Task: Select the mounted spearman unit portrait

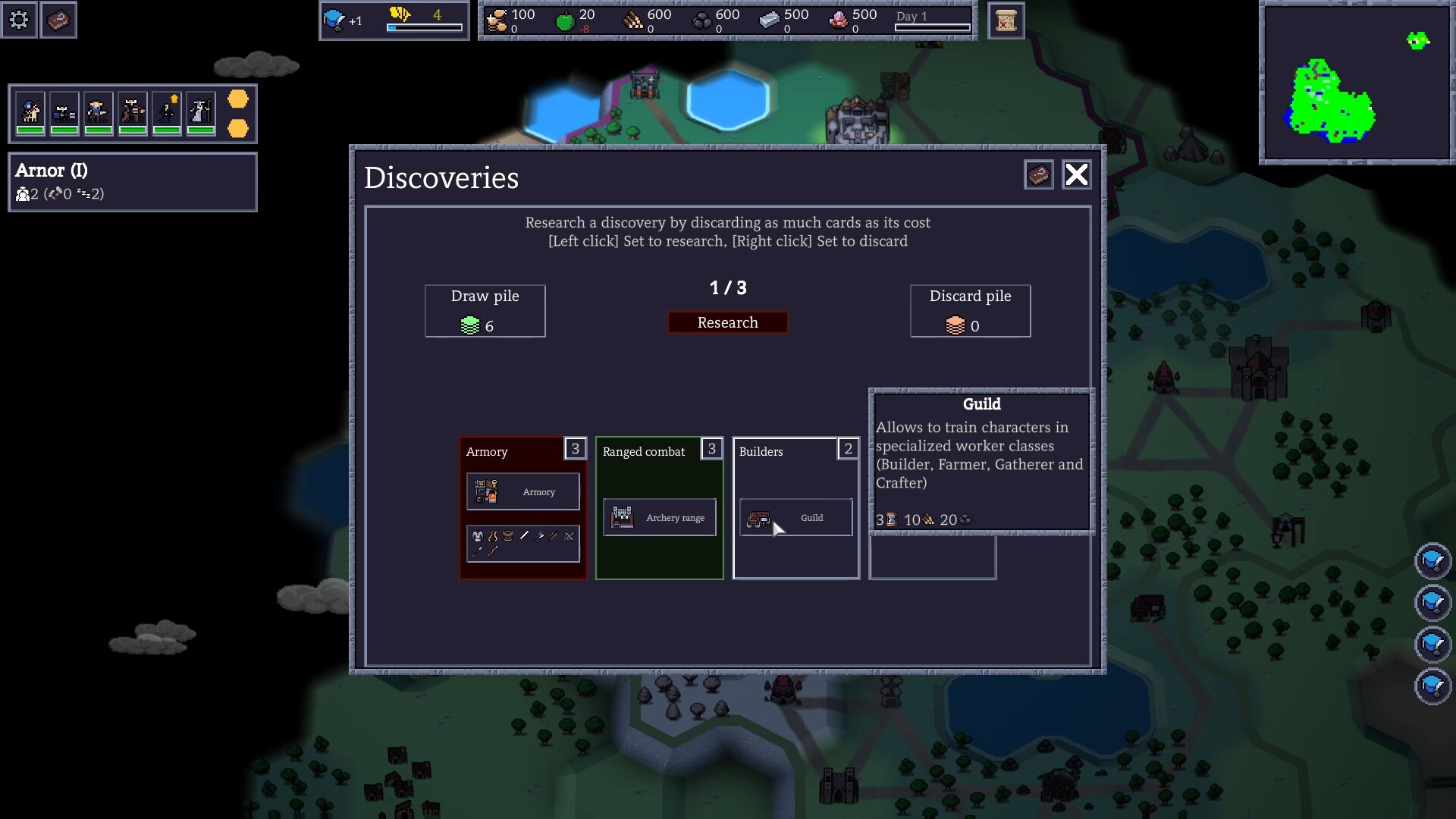Action: click(30, 114)
